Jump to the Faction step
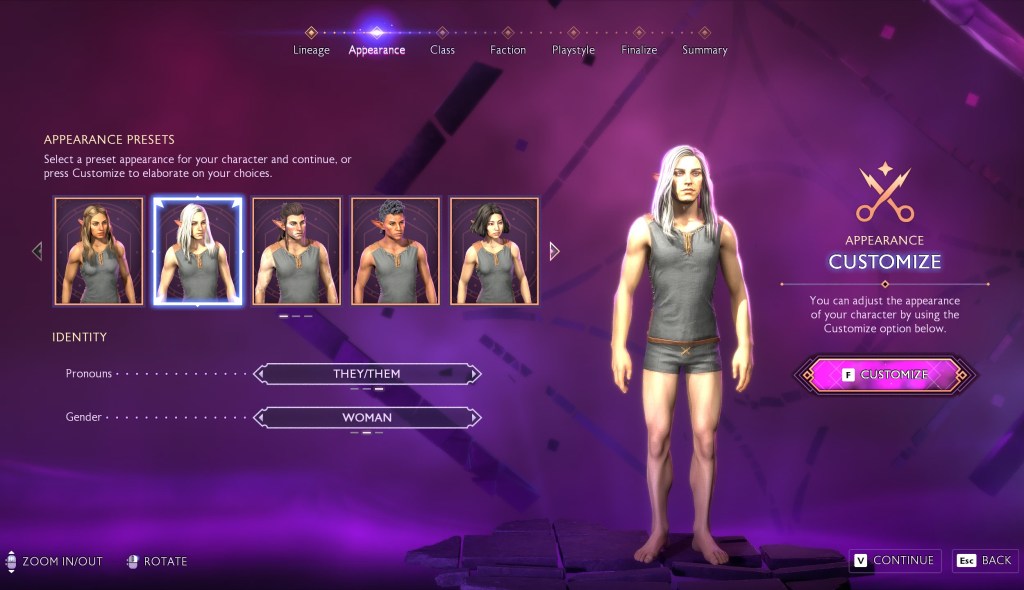The image size is (1024, 590). point(508,49)
